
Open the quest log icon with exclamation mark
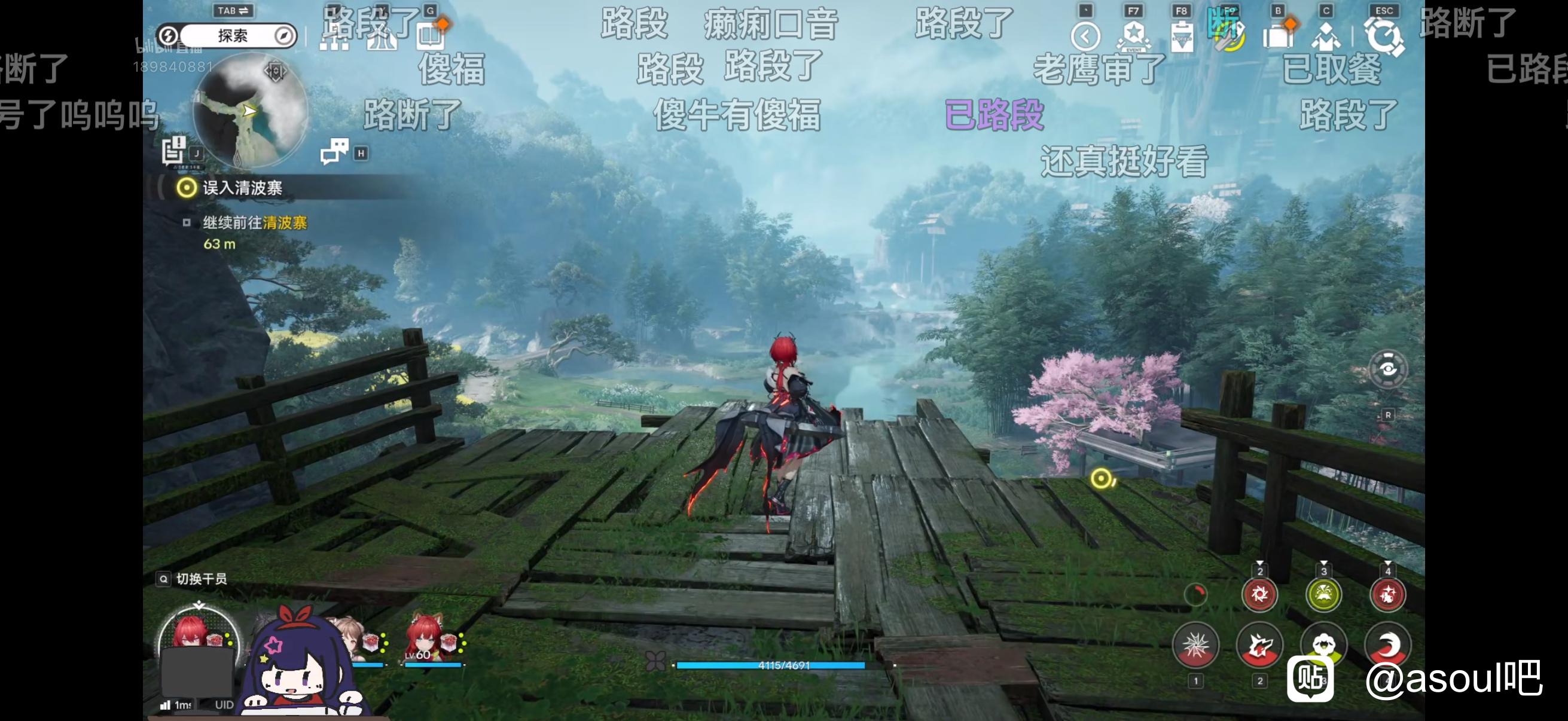click(x=174, y=149)
